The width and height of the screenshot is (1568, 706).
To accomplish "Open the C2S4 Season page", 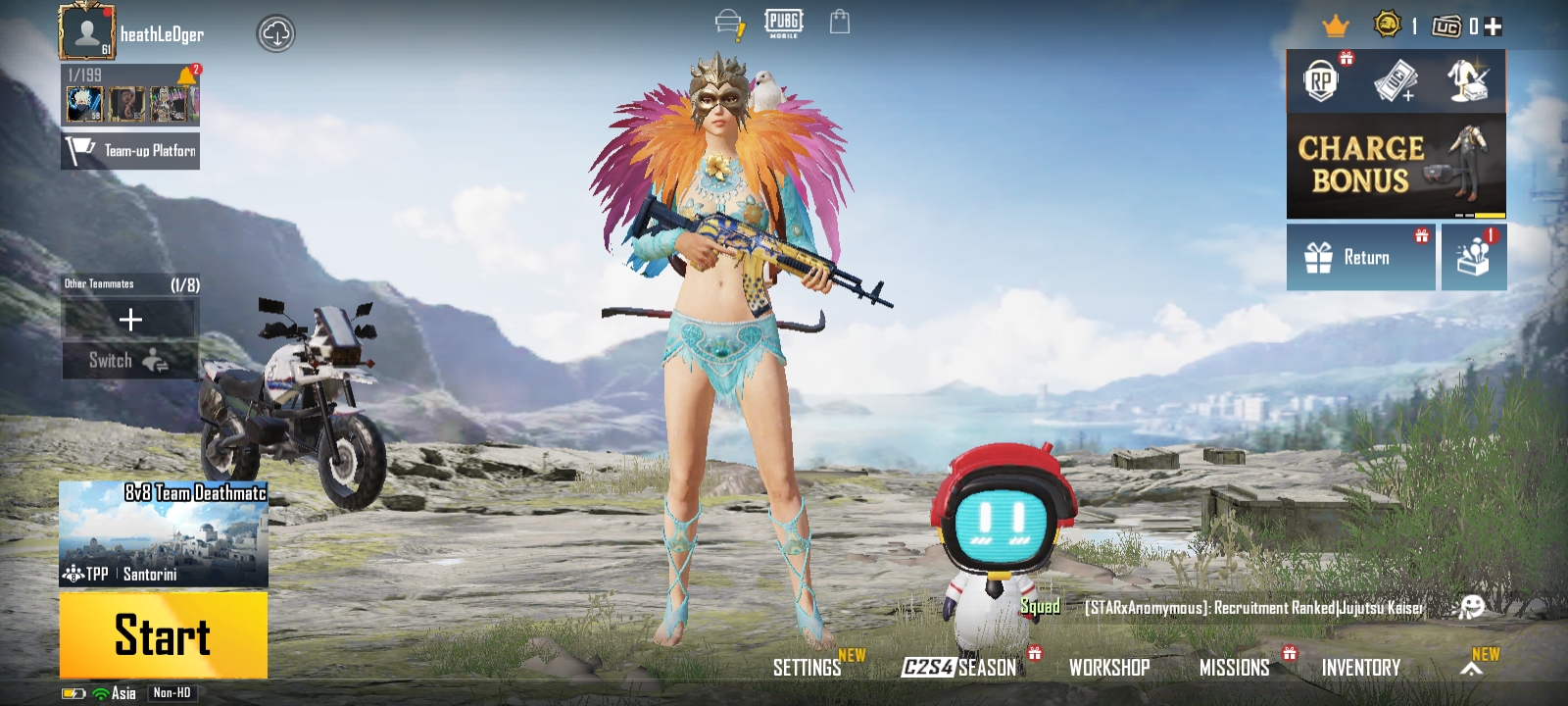I will [x=959, y=668].
